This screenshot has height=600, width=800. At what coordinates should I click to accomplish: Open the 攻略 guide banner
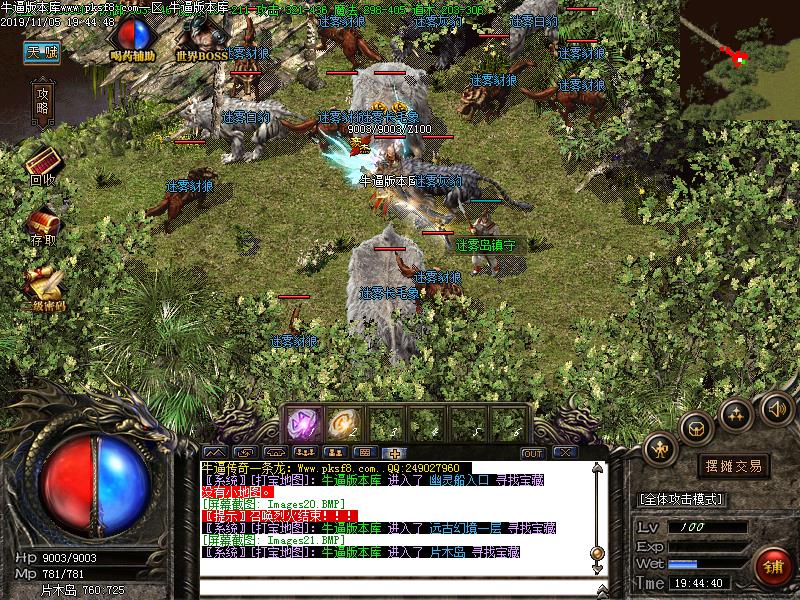coord(43,101)
